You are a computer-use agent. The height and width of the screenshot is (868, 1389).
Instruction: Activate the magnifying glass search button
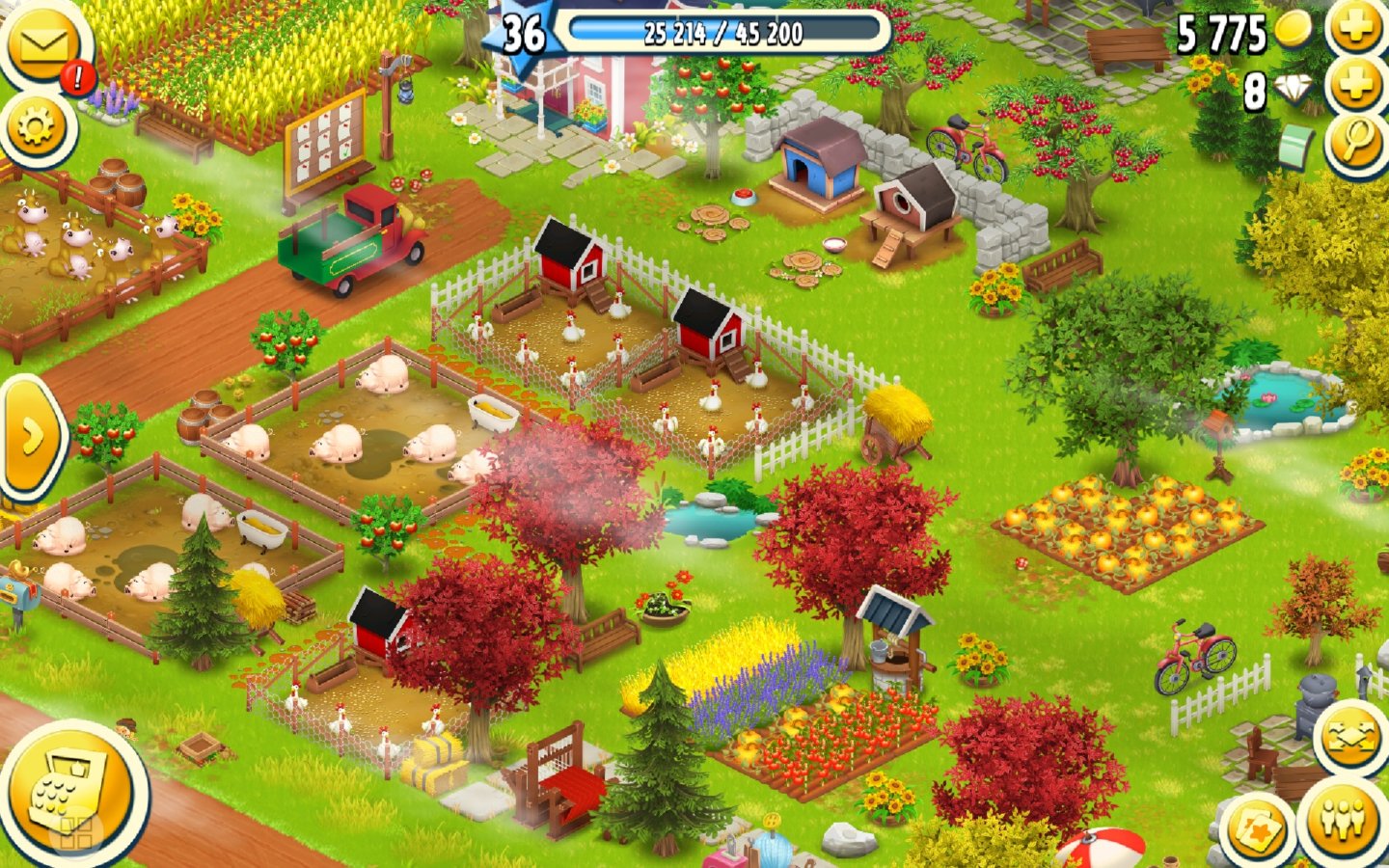tap(1355, 143)
